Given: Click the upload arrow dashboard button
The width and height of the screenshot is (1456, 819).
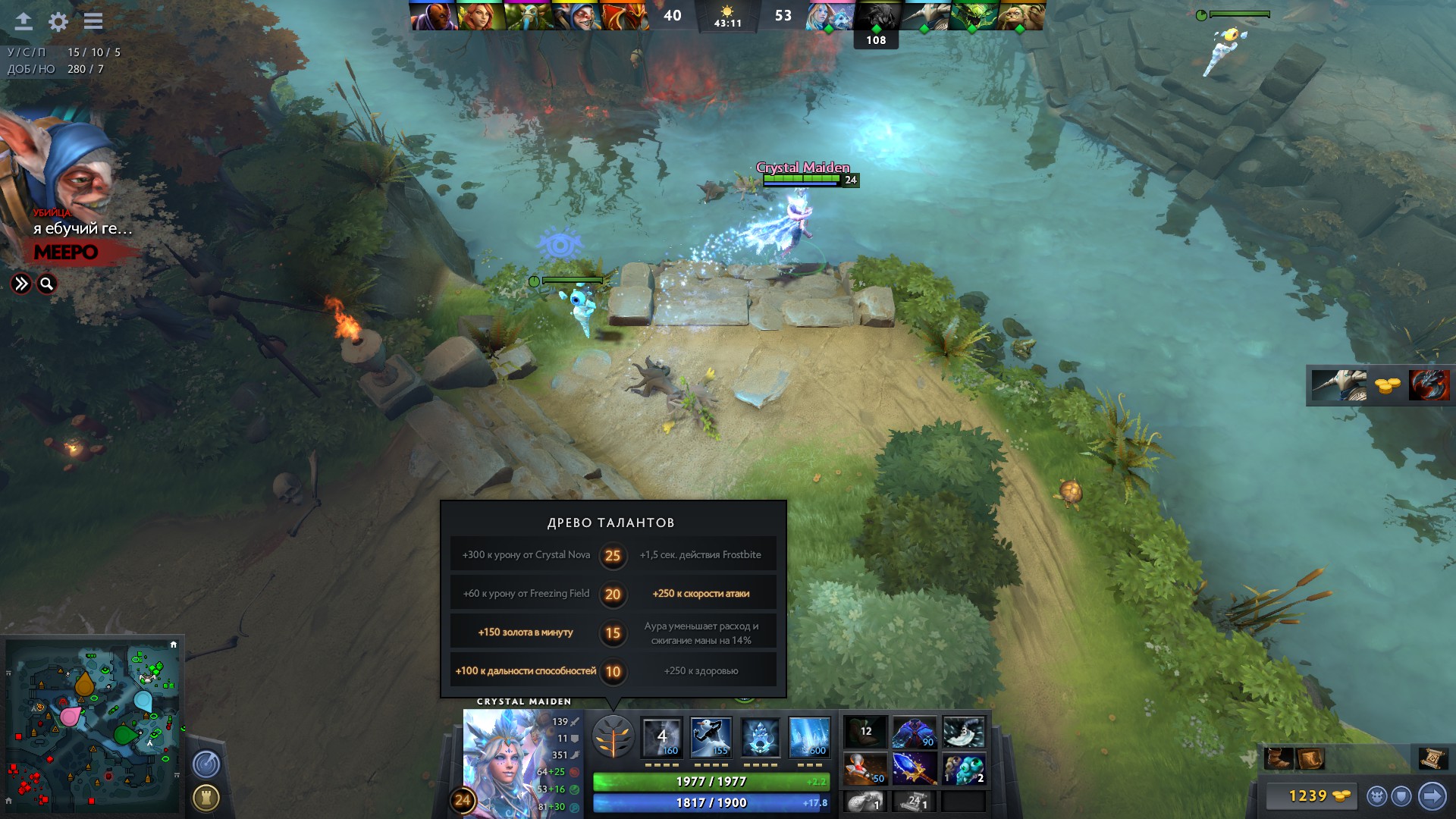Looking at the screenshot, I should pos(24,21).
